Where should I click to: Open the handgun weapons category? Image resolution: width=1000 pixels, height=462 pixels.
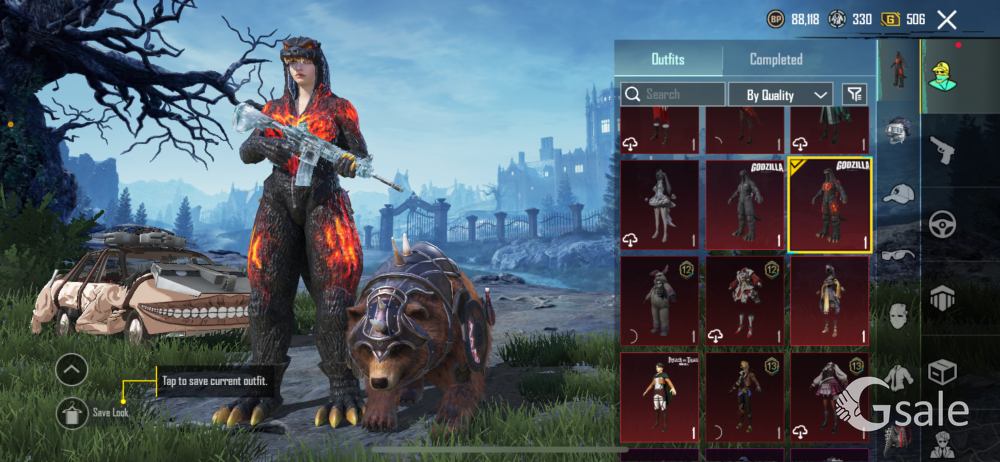click(941, 150)
